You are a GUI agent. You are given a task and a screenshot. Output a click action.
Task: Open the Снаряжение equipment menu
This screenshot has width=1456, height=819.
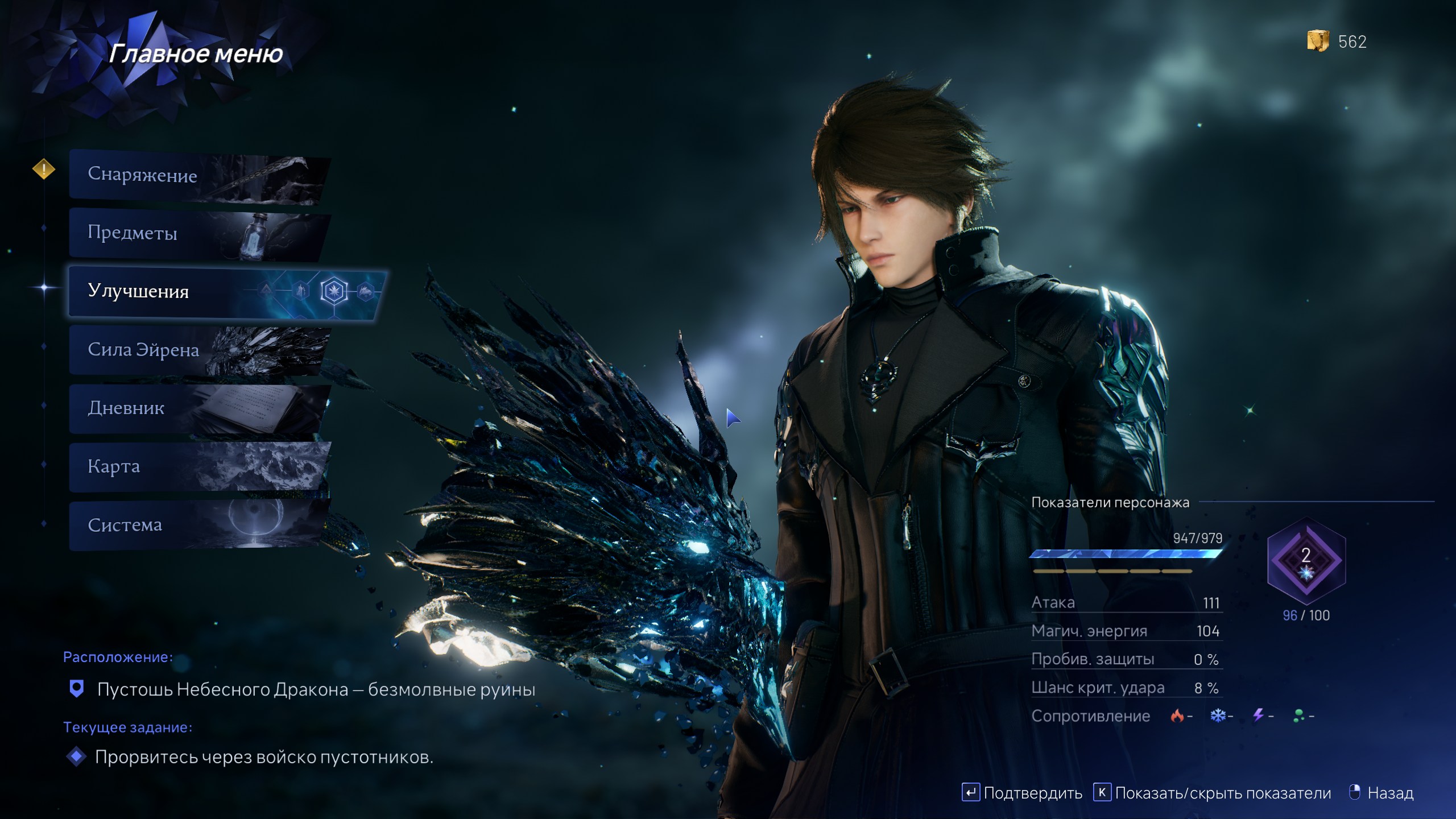point(199,175)
